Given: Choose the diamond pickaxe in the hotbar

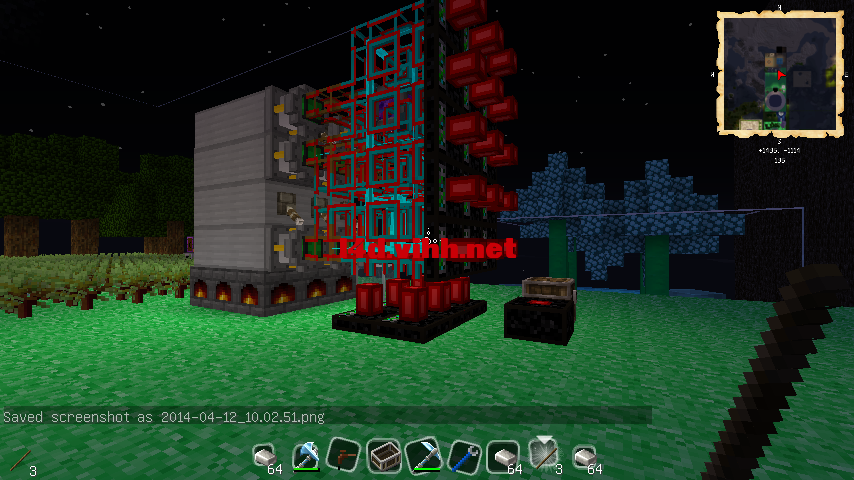Looking at the screenshot, I should click(423, 457).
